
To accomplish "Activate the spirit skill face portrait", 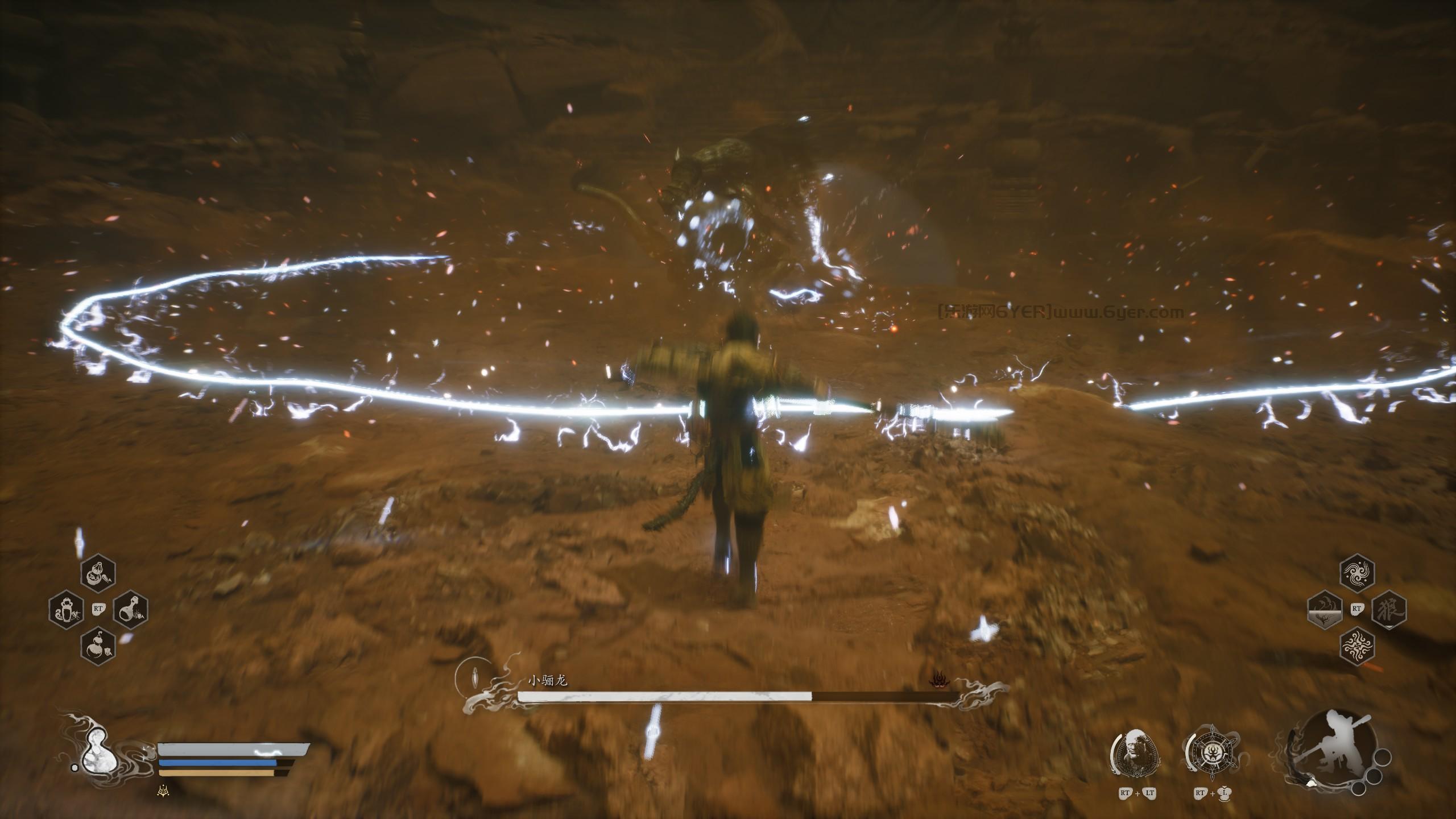I will click(x=1135, y=755).
